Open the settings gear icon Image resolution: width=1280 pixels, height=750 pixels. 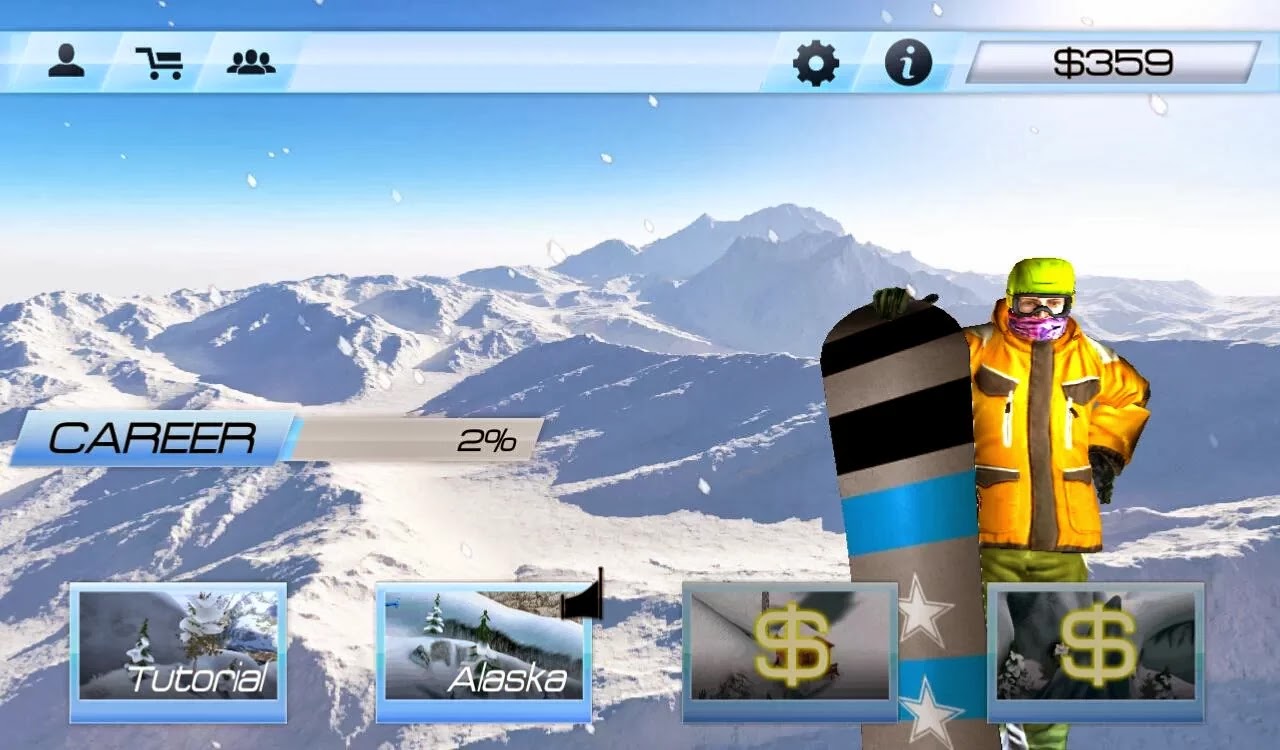818,62
